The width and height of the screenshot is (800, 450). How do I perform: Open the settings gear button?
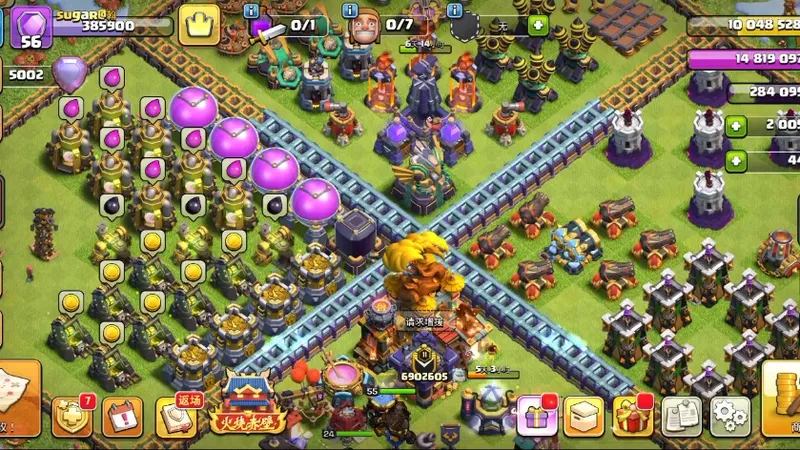(x=730, y=416)
